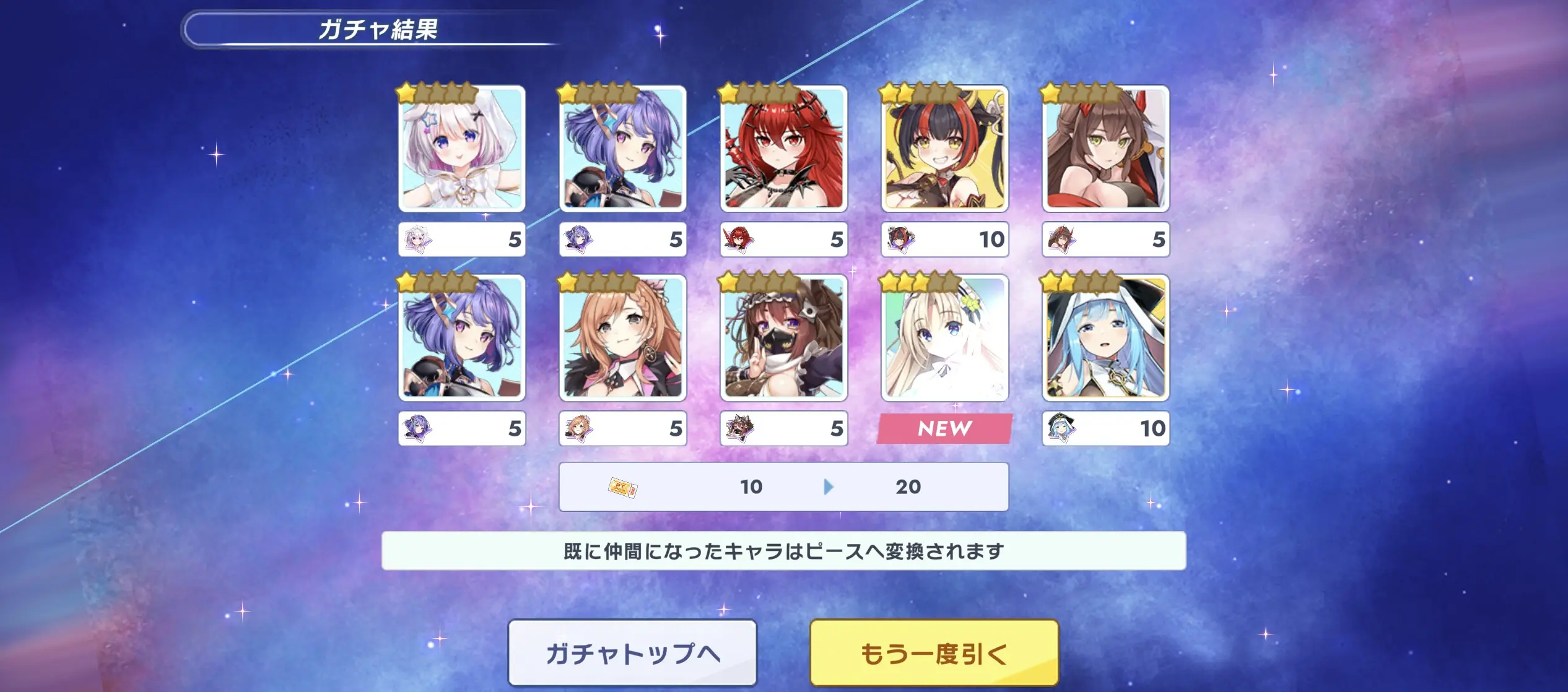Select the brown-haired girl with green eyes card

pyautogui.click(x=1105, y=149)
